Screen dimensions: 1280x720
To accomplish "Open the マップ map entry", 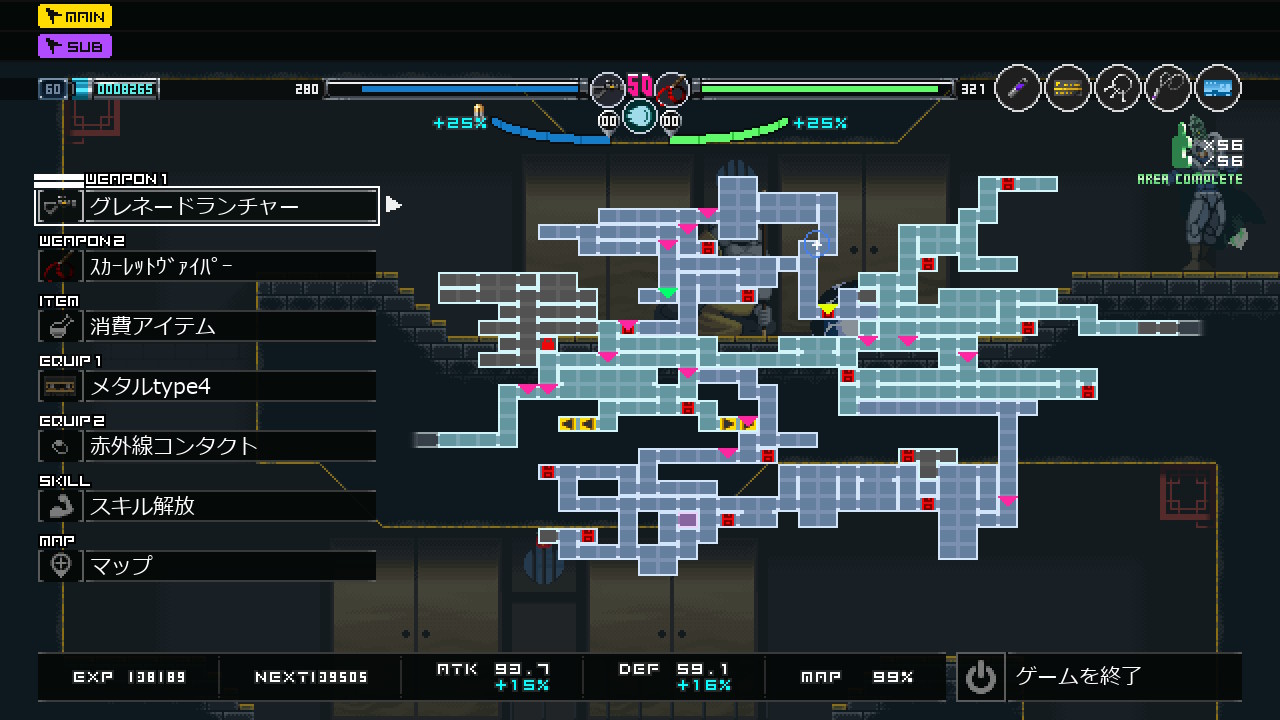I will pyautogui.click(x=207, y=566).
